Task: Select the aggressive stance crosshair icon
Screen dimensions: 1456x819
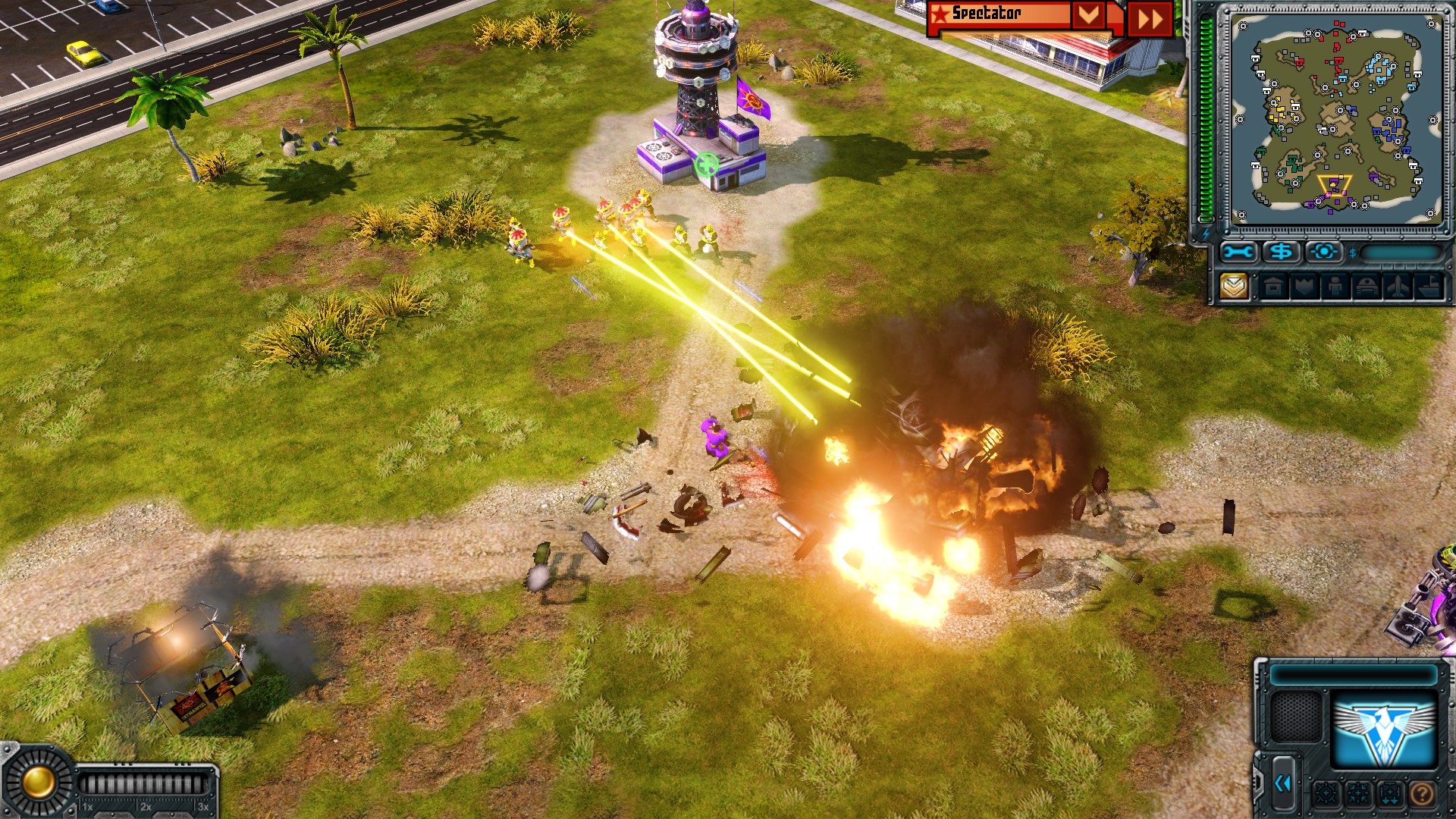Action: click(x=1326, y=794)
